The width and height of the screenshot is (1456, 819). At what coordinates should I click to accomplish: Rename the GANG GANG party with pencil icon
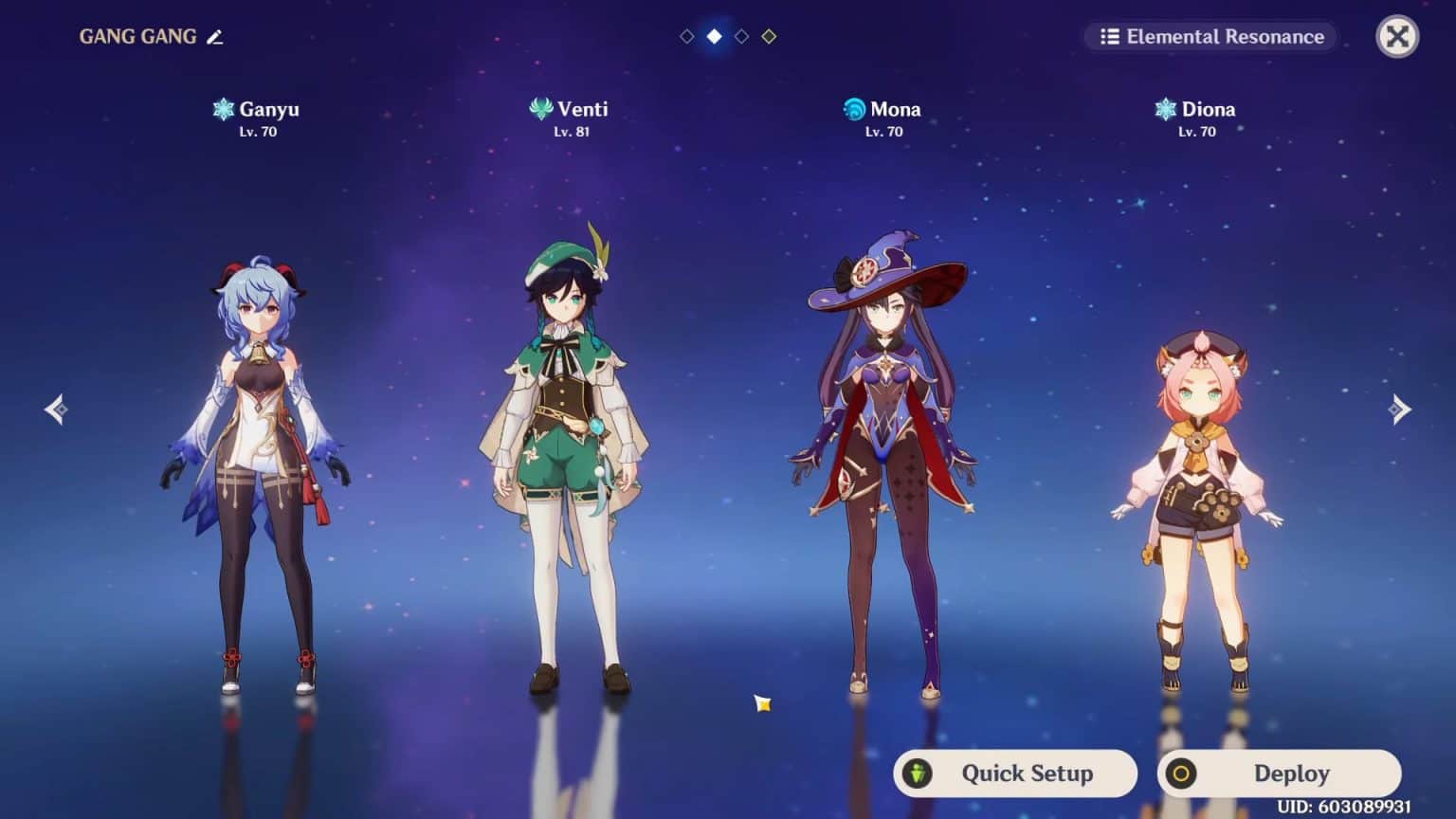[x=215, y=37]
